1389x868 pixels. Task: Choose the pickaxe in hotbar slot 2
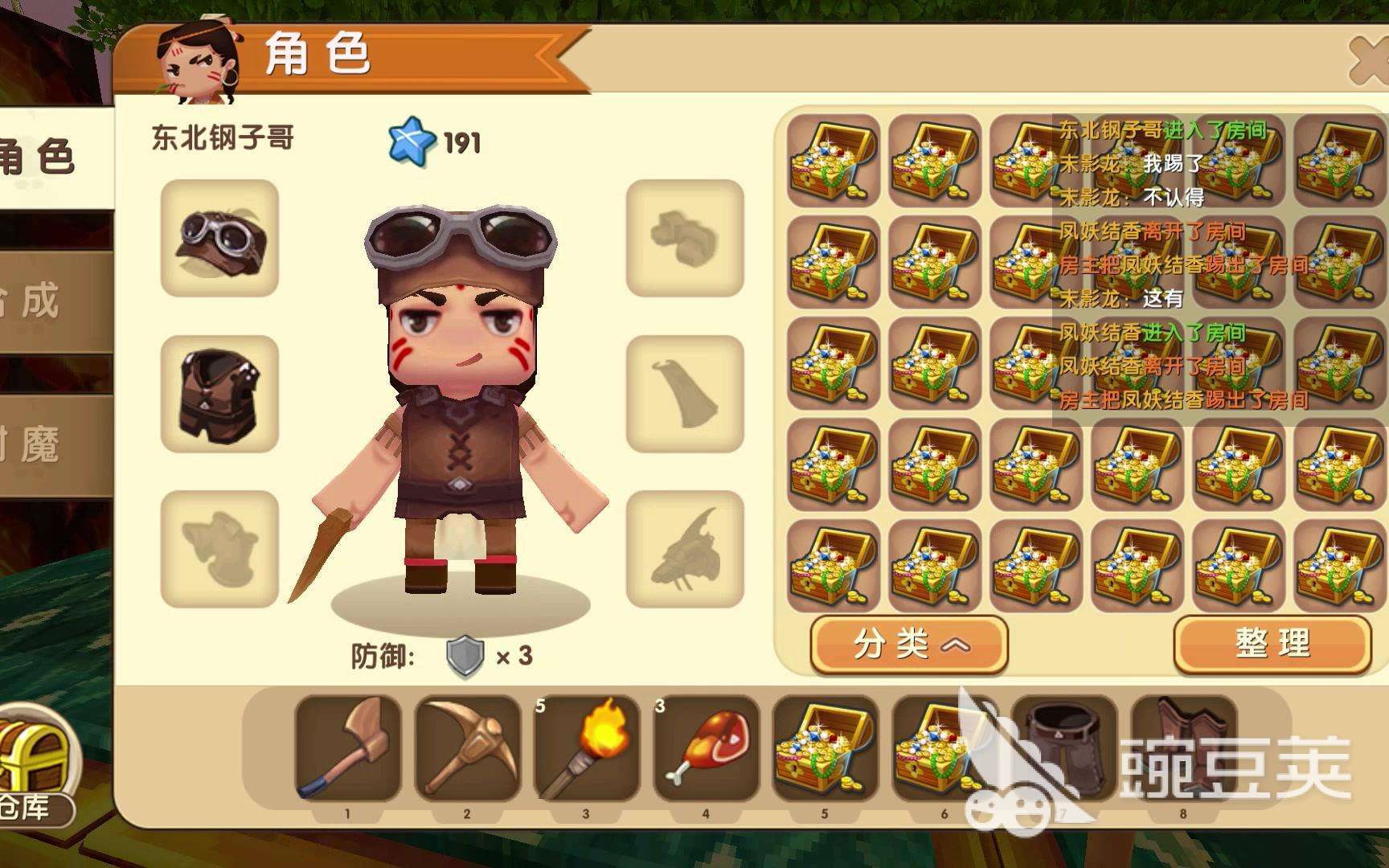point(467,749)
